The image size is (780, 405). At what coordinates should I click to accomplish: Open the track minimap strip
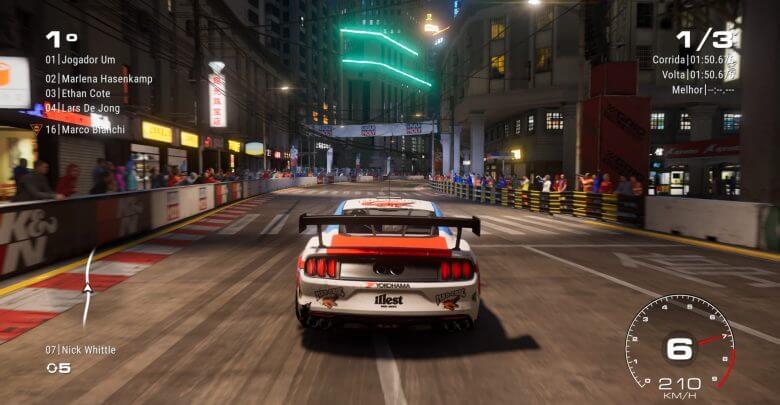pyautogui.click(x=88, y=288)
